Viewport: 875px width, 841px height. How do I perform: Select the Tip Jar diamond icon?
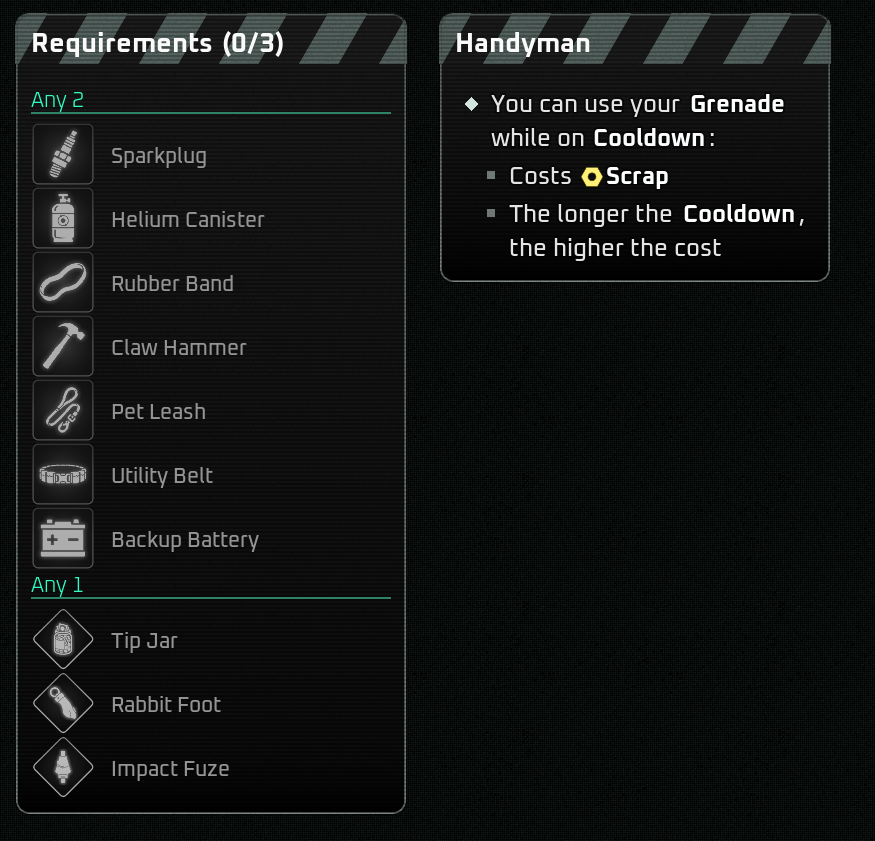[x=63, y=640]
